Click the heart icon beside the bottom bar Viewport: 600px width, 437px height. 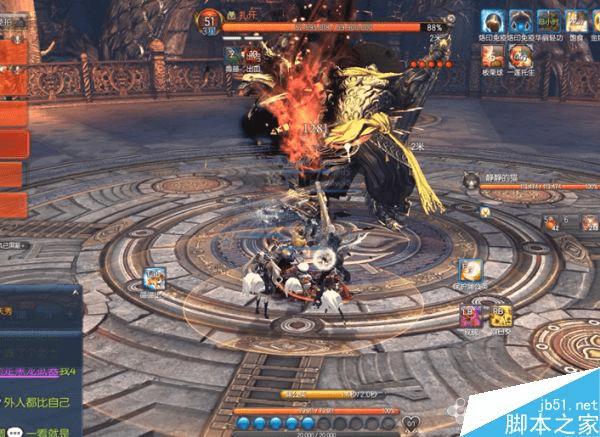point(414,422)
